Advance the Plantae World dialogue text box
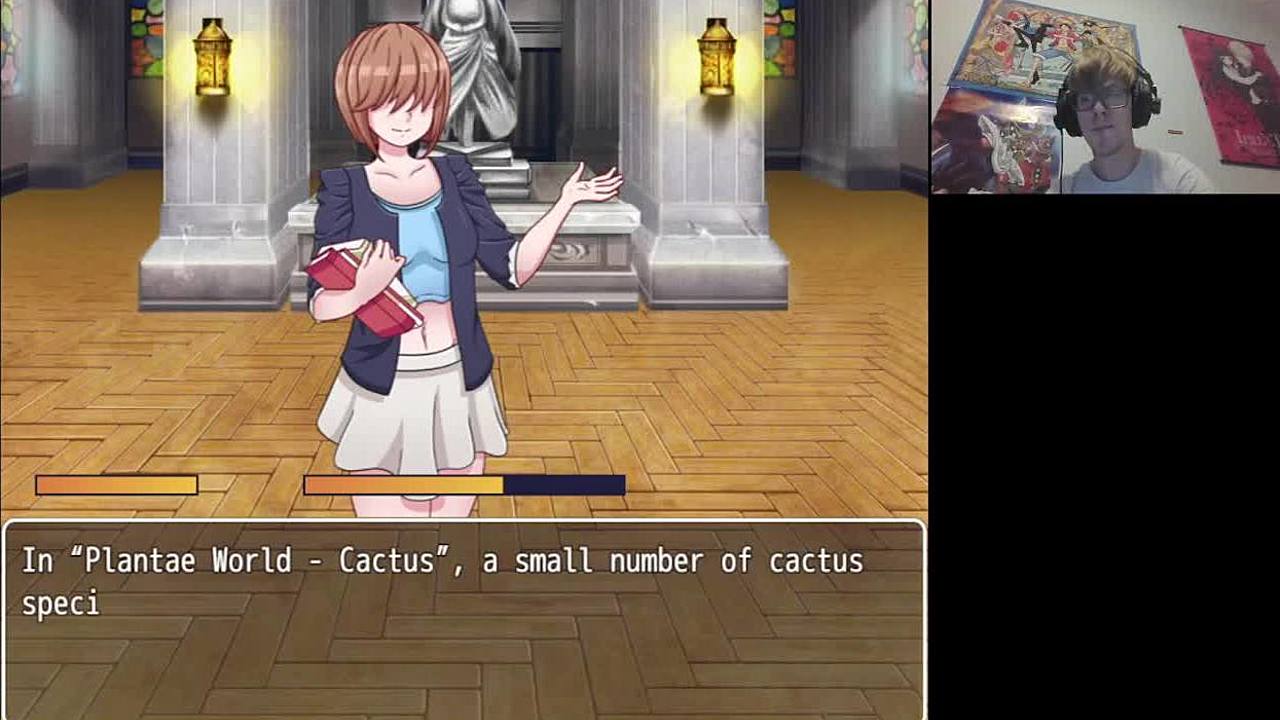The width and height of the screenshot is (1280, 720). click(x=464, y=619)
